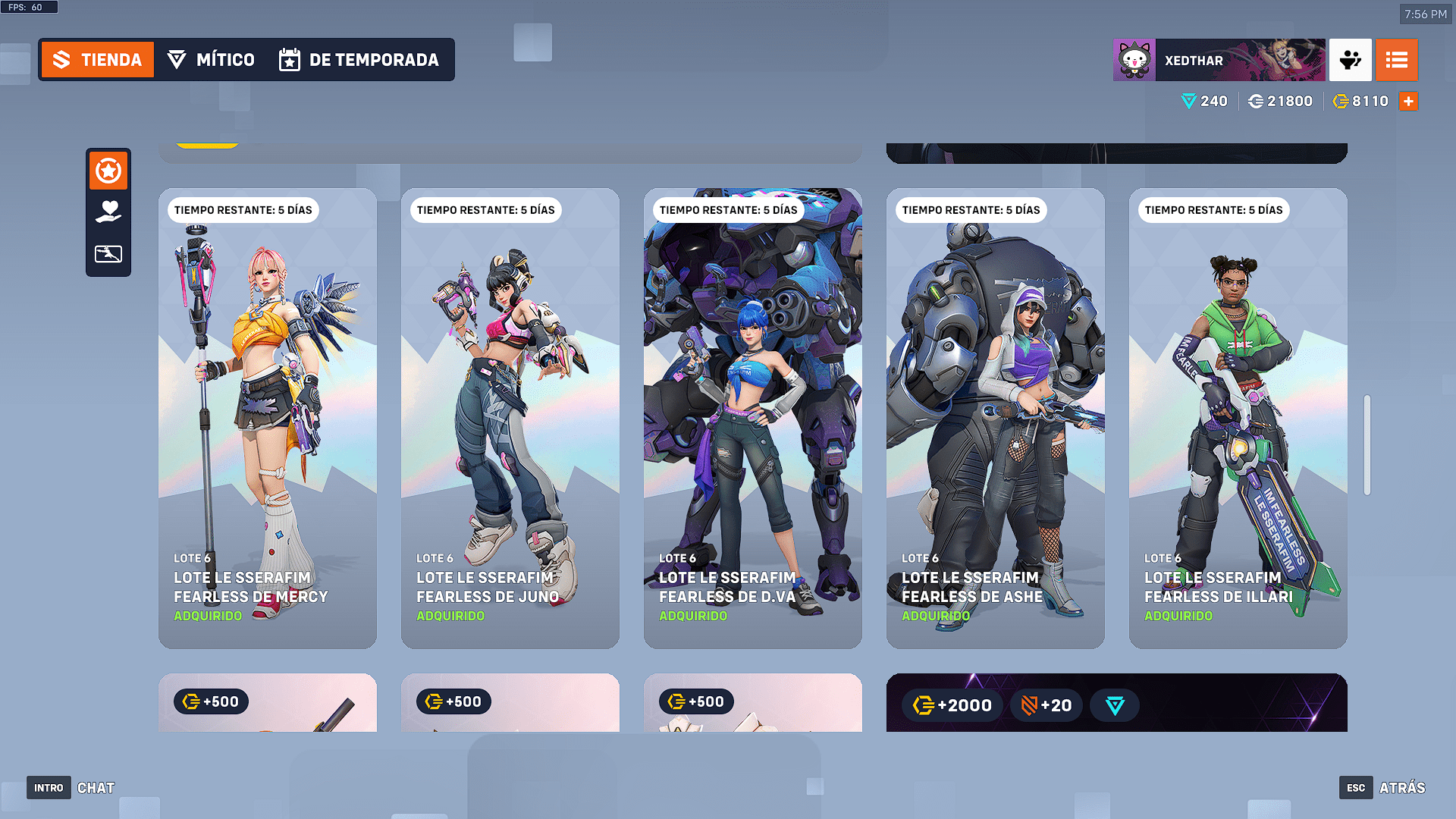Click the shop page scrollbar handle

1367,445
